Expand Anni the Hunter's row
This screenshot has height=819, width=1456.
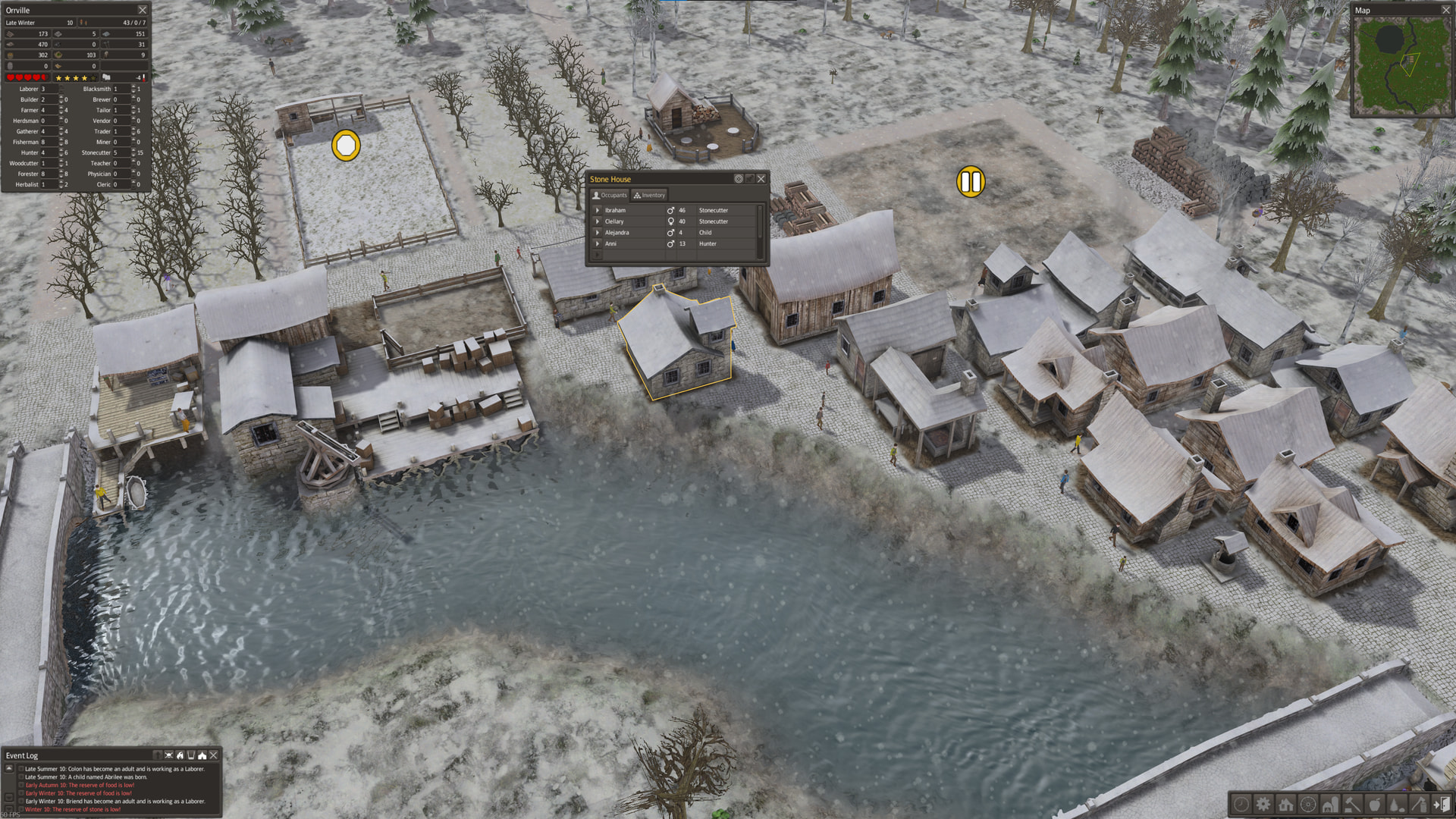pos(598,243)
